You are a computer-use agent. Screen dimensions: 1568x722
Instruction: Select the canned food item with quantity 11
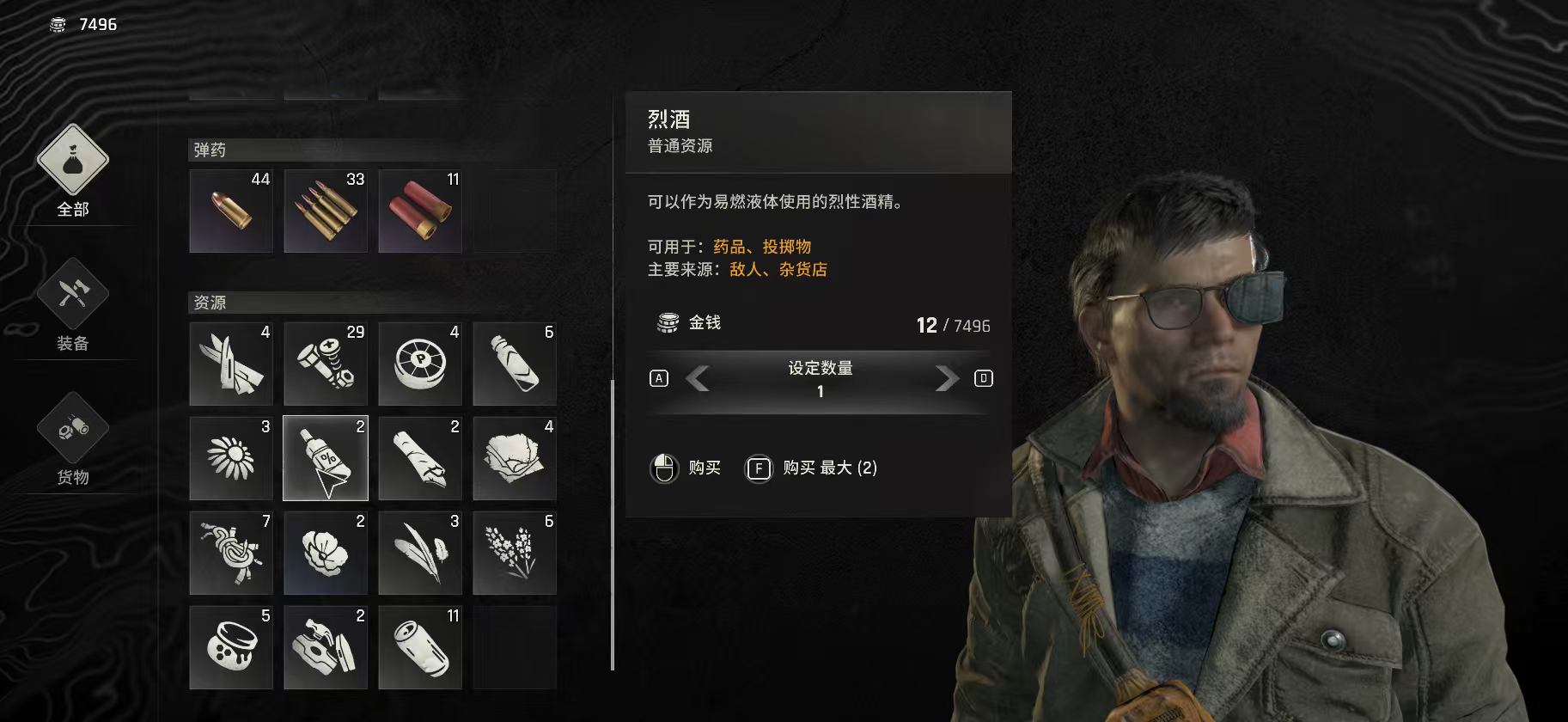(x=419, y=647)
